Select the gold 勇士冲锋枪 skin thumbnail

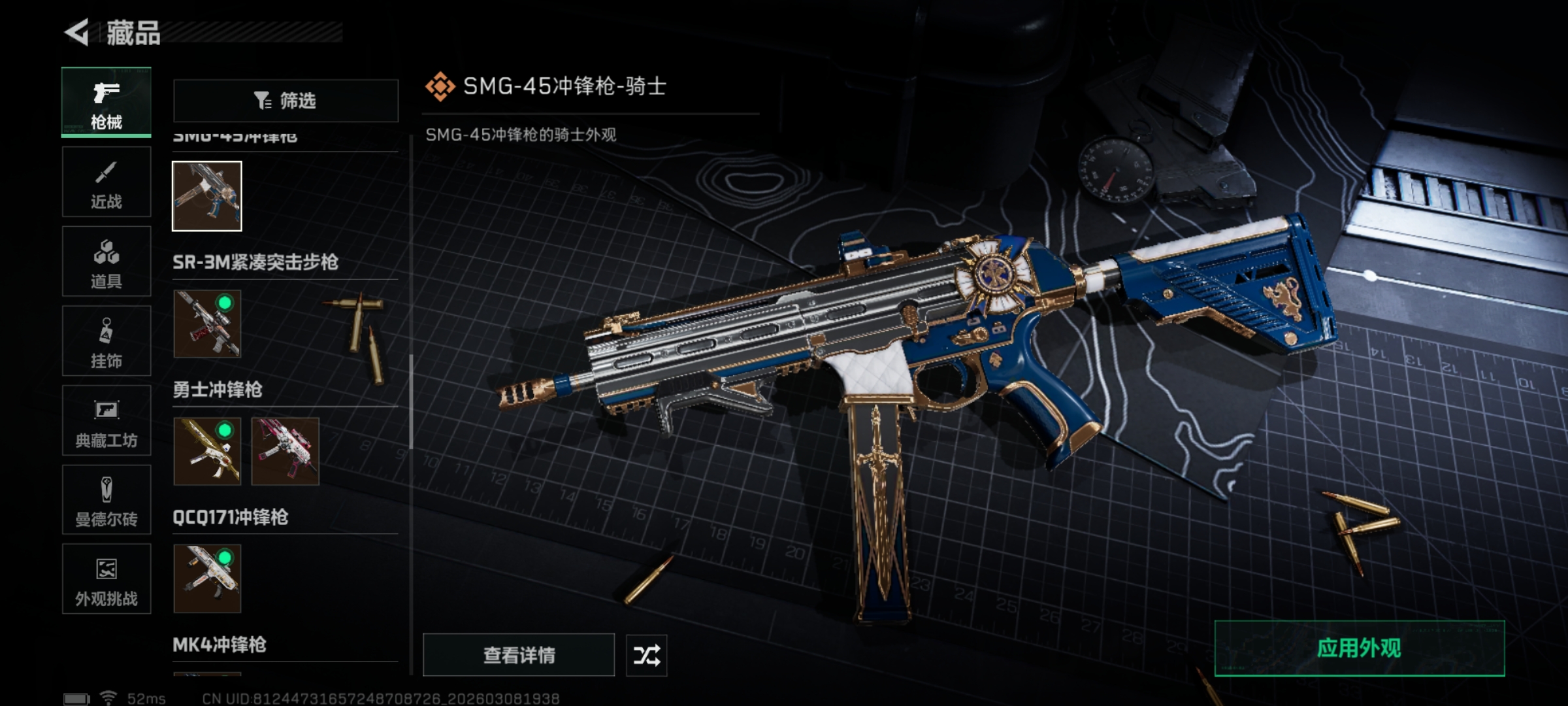pos(207,452)
